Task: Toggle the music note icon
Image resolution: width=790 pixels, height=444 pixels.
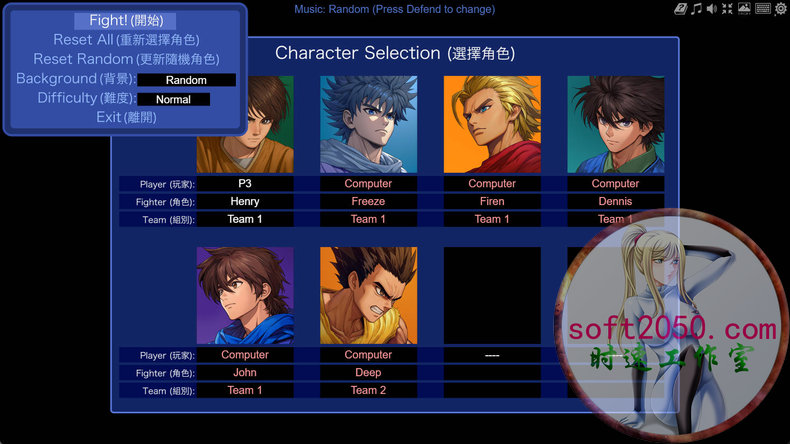Action: [696, 9]
